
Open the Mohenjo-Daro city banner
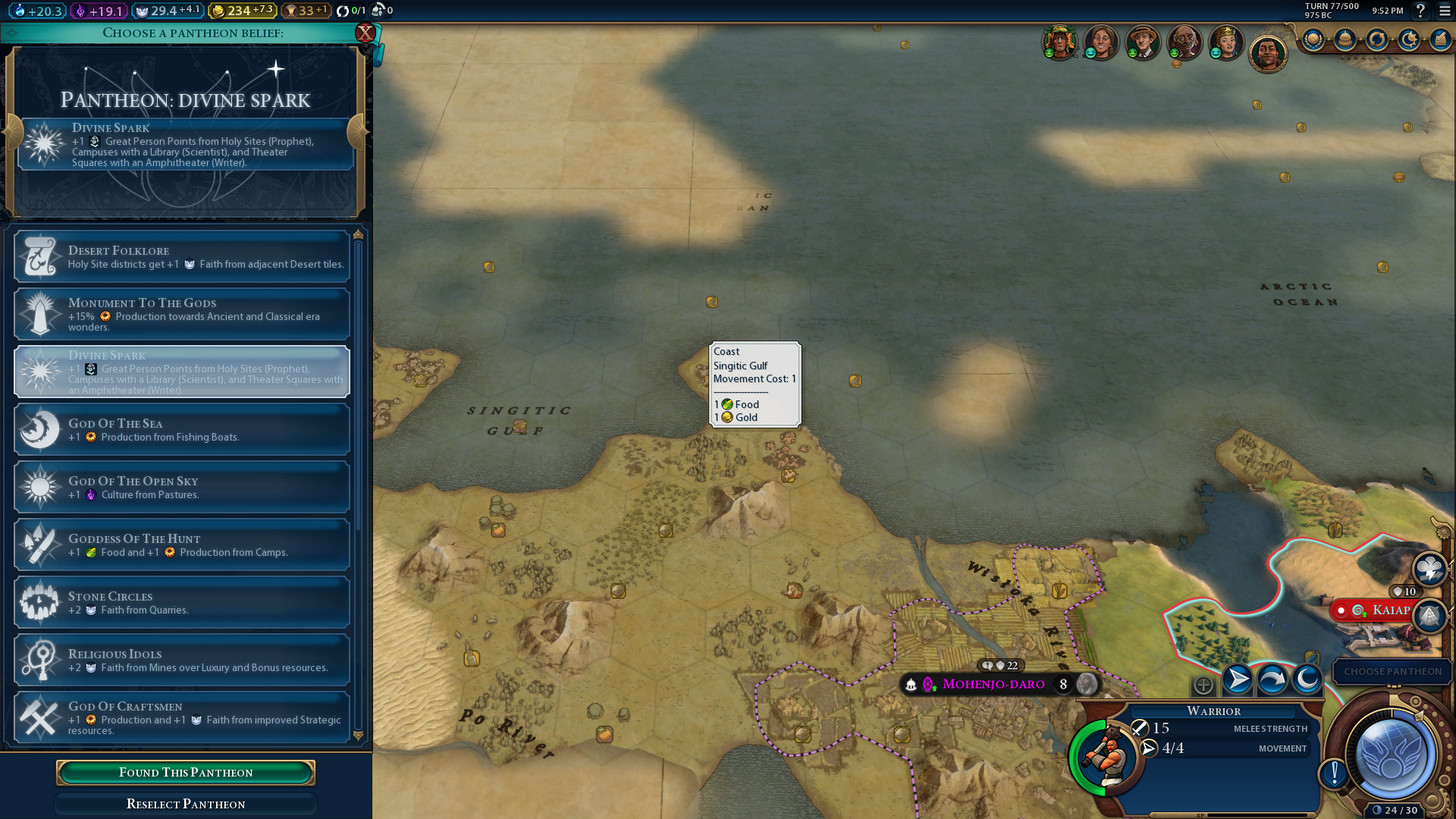click(x=993, y=684)
